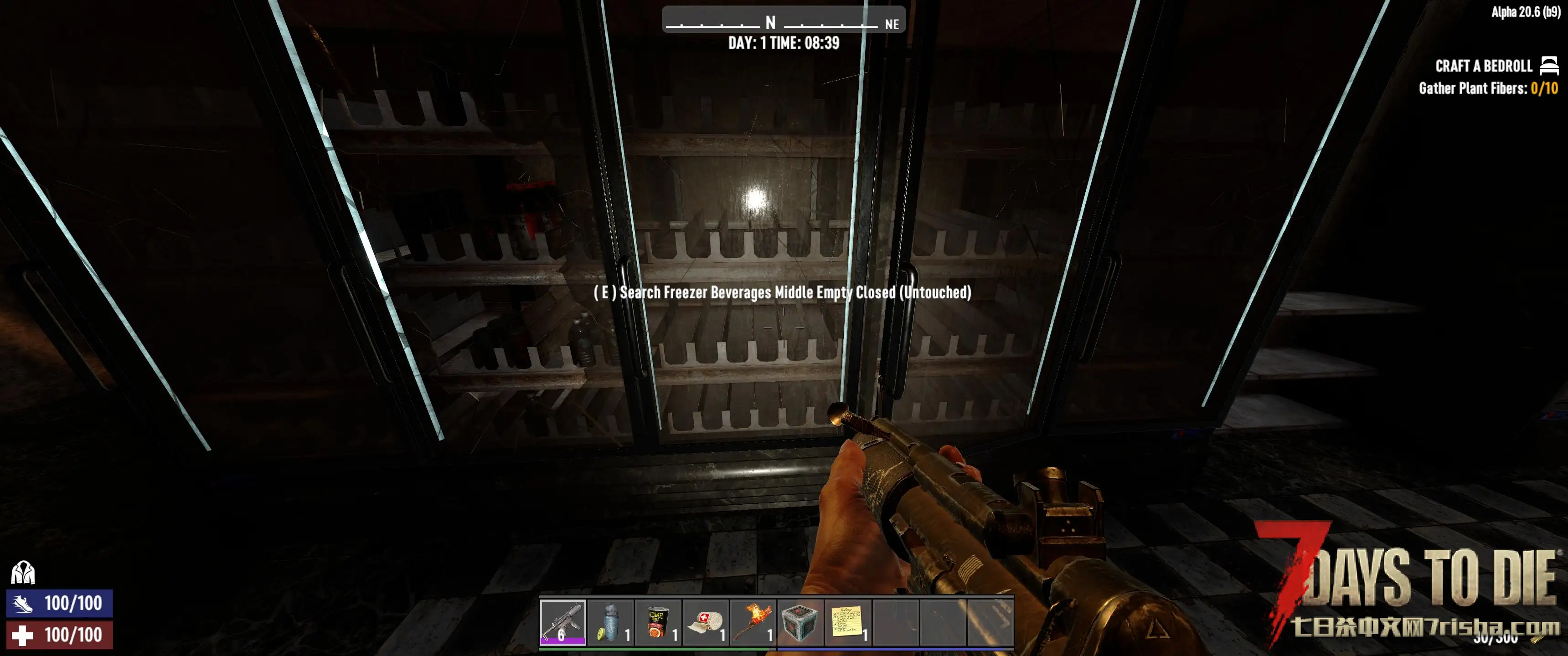The width and height of the screenshot is (1568, 656).
Task: Choose the canned chili hotbar slot
Action: tap(657, 622)
